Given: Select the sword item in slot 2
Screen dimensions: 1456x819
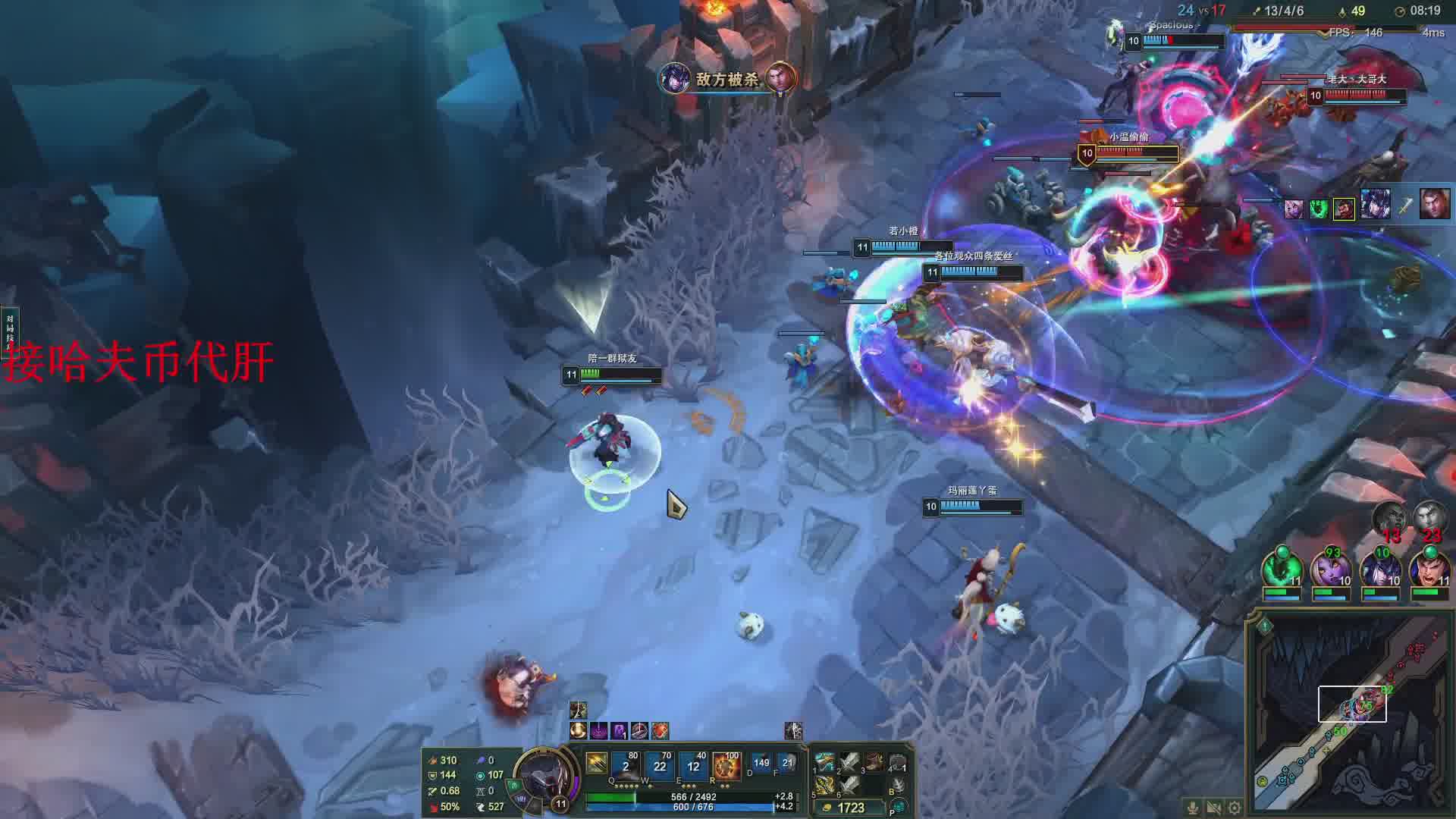Looking at the screenshot, I should 849,761.
